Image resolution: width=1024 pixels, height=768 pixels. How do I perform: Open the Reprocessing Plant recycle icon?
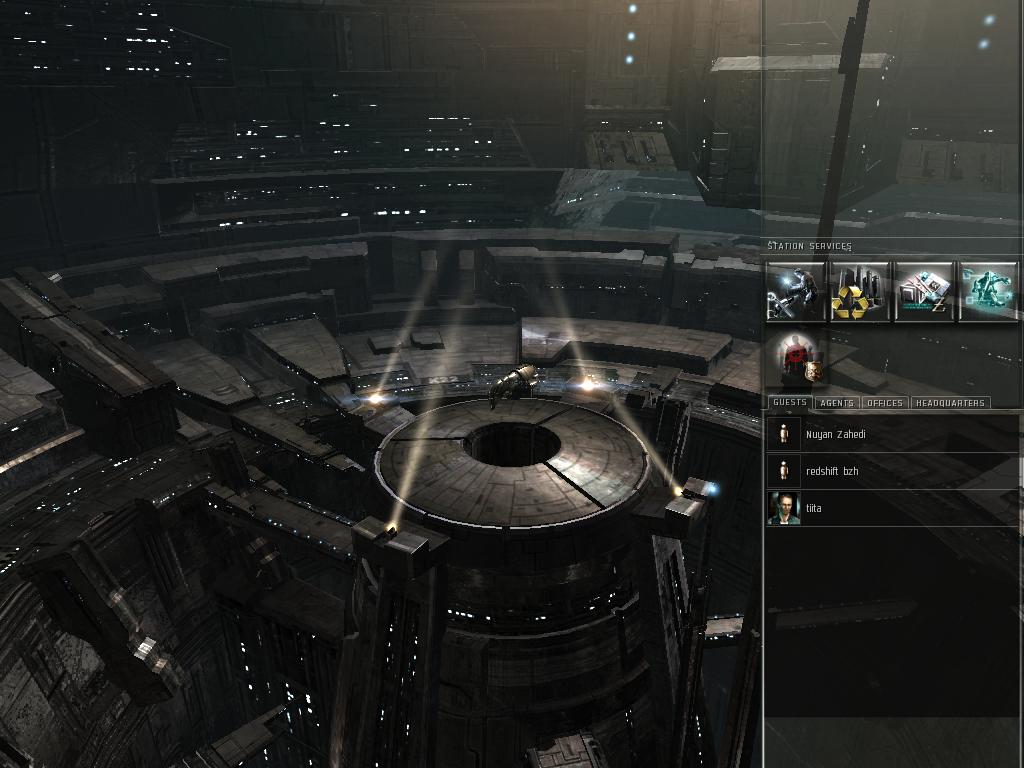pos(860,291)
